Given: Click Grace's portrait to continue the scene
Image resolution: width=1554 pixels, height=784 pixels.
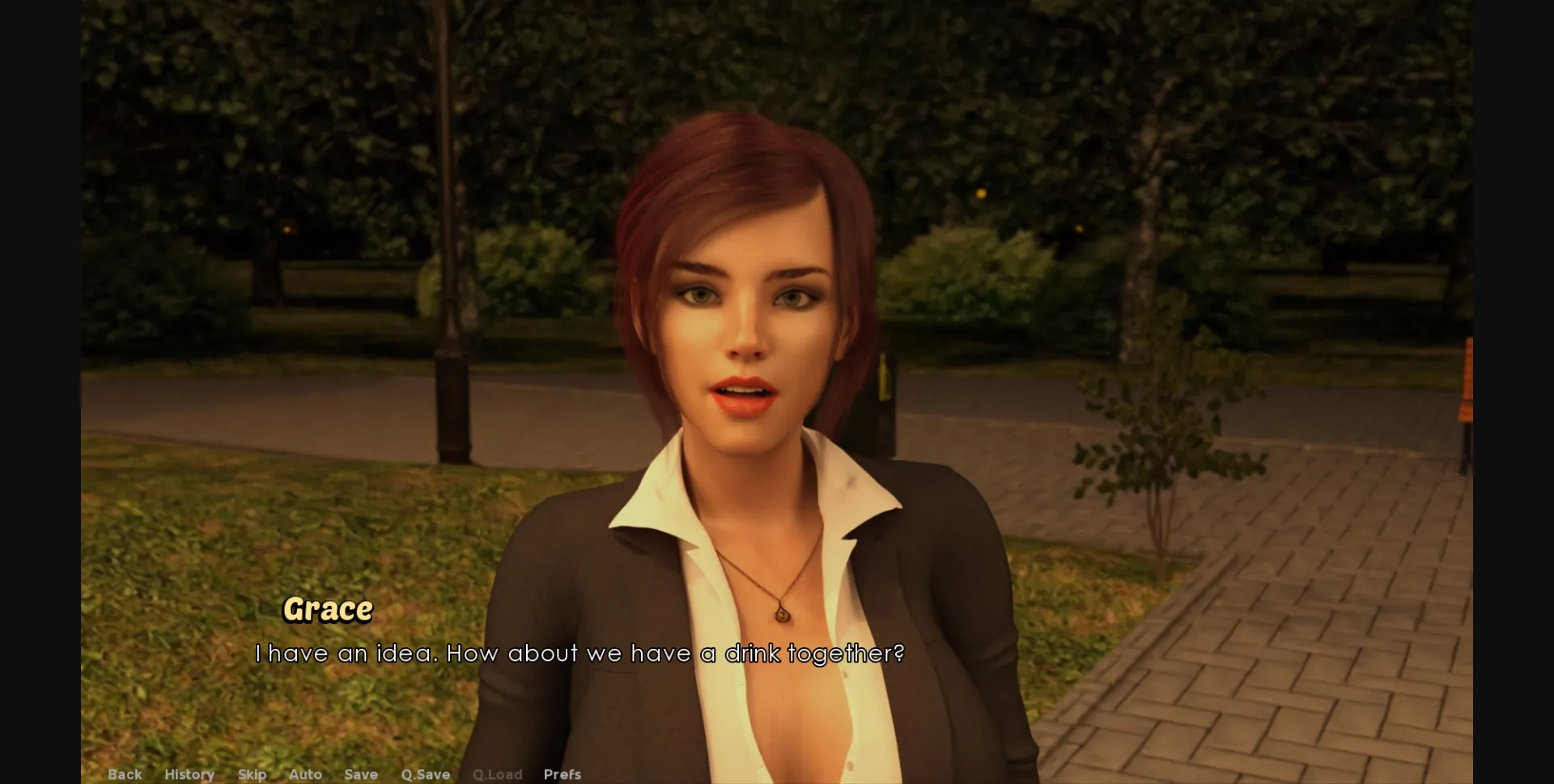Looking at the screenshot, I should pyautogui.click(x=745, y=324).
